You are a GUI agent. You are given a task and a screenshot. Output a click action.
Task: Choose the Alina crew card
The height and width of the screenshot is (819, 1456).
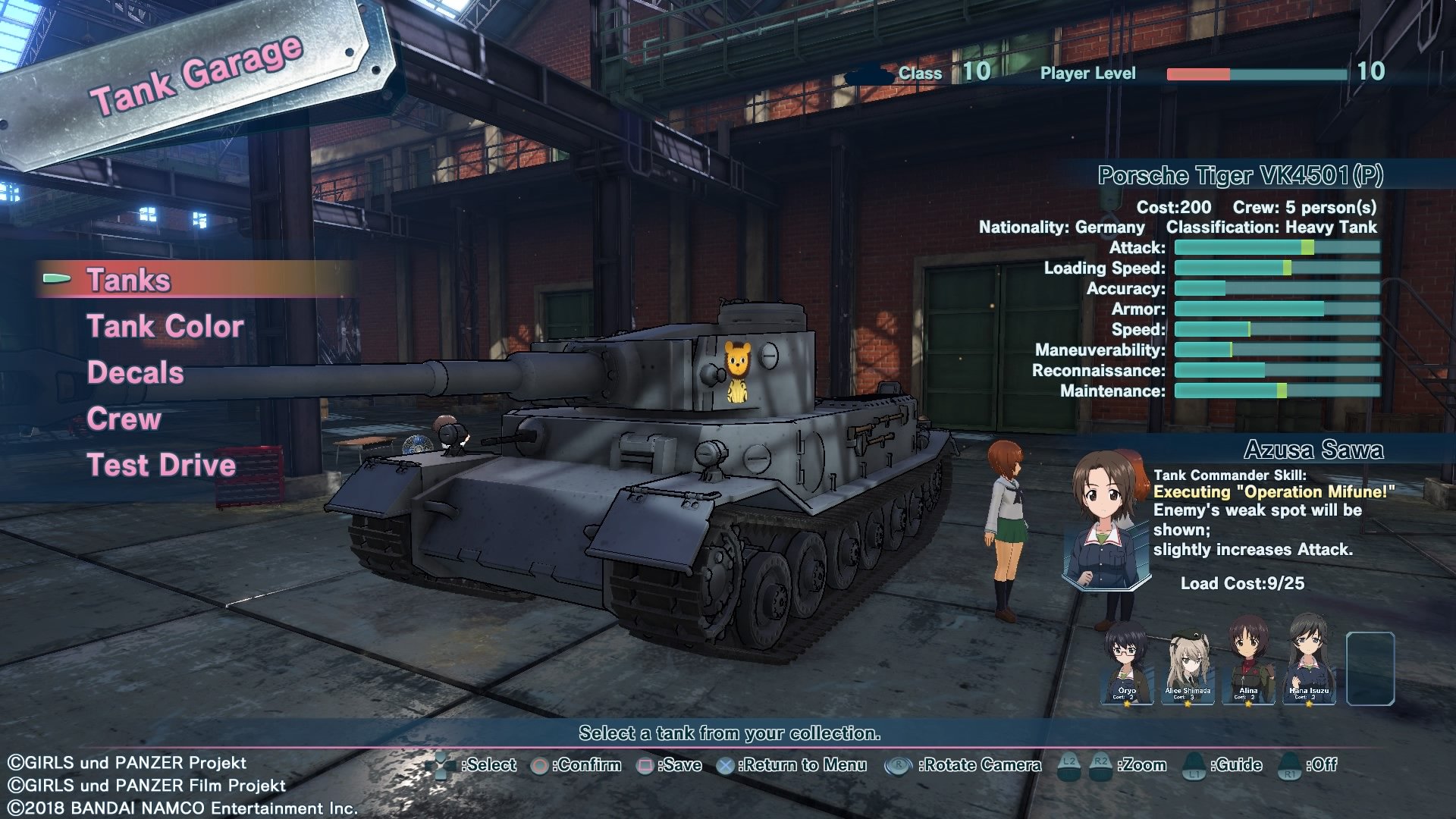pos(1248,664)
